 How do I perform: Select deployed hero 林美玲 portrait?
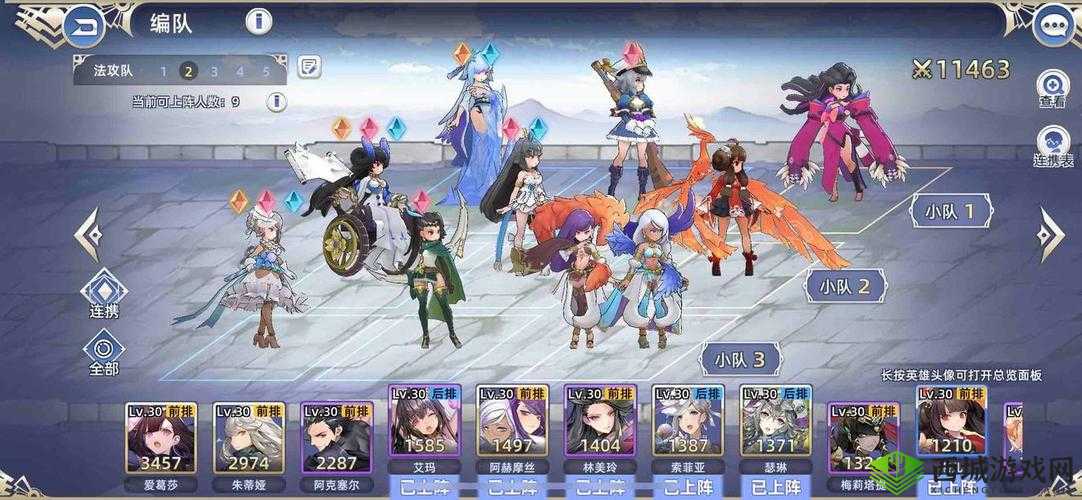tap(600, 432)
